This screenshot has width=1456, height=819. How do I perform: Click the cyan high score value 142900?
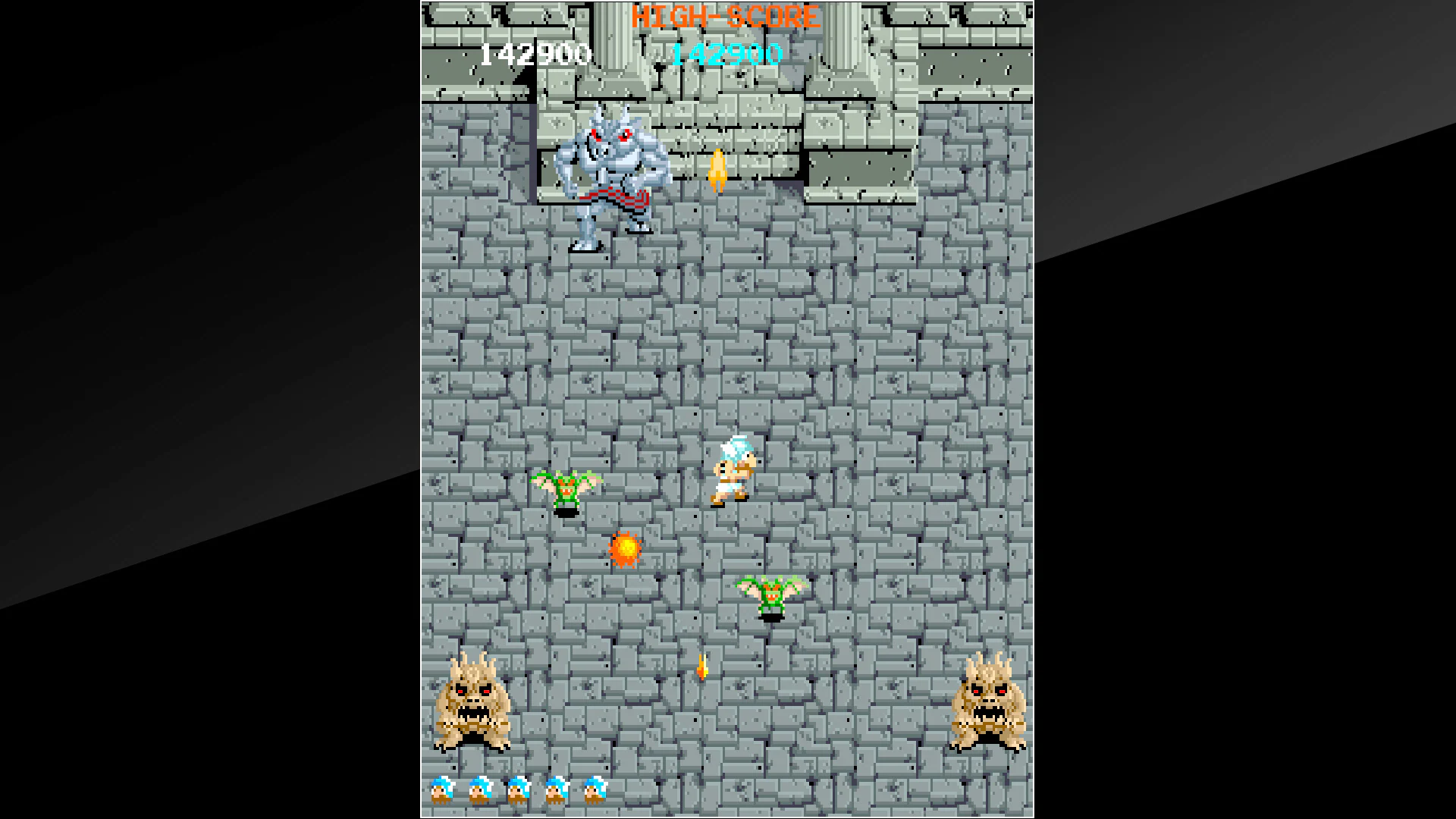tap(726, 54)
